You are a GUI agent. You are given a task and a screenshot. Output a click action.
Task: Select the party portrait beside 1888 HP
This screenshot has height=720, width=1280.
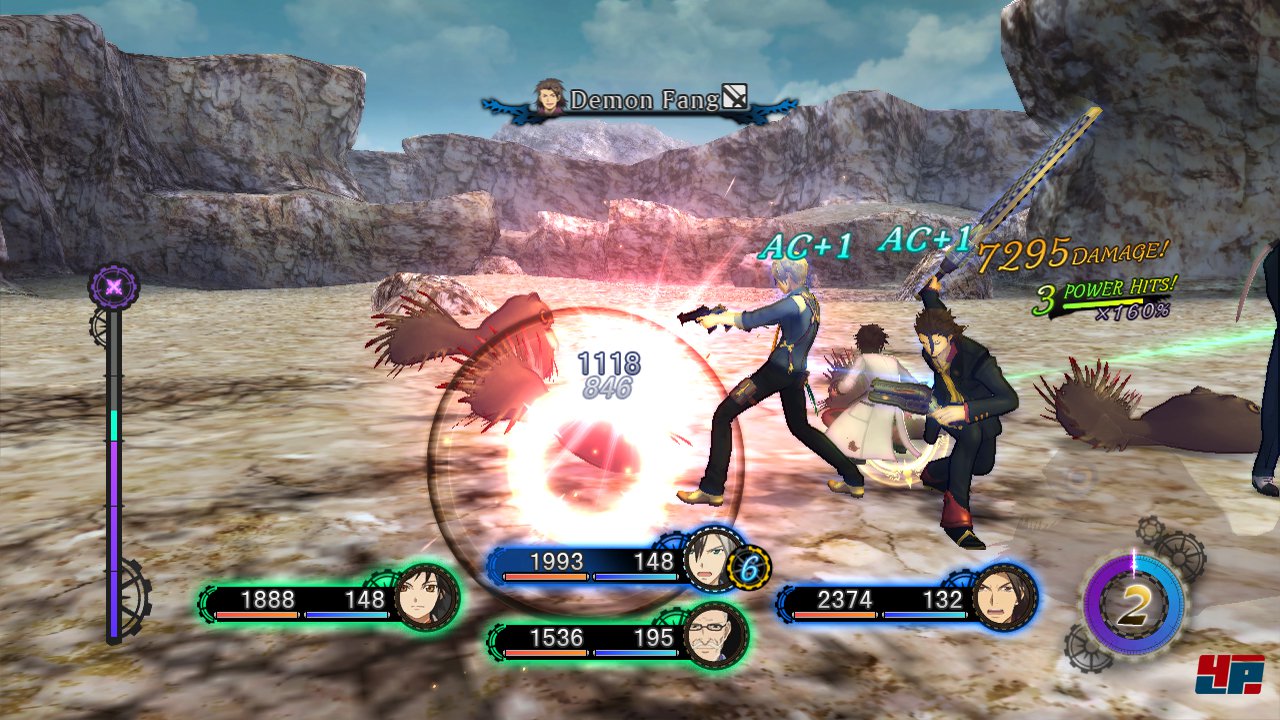[x=427, y=598]
